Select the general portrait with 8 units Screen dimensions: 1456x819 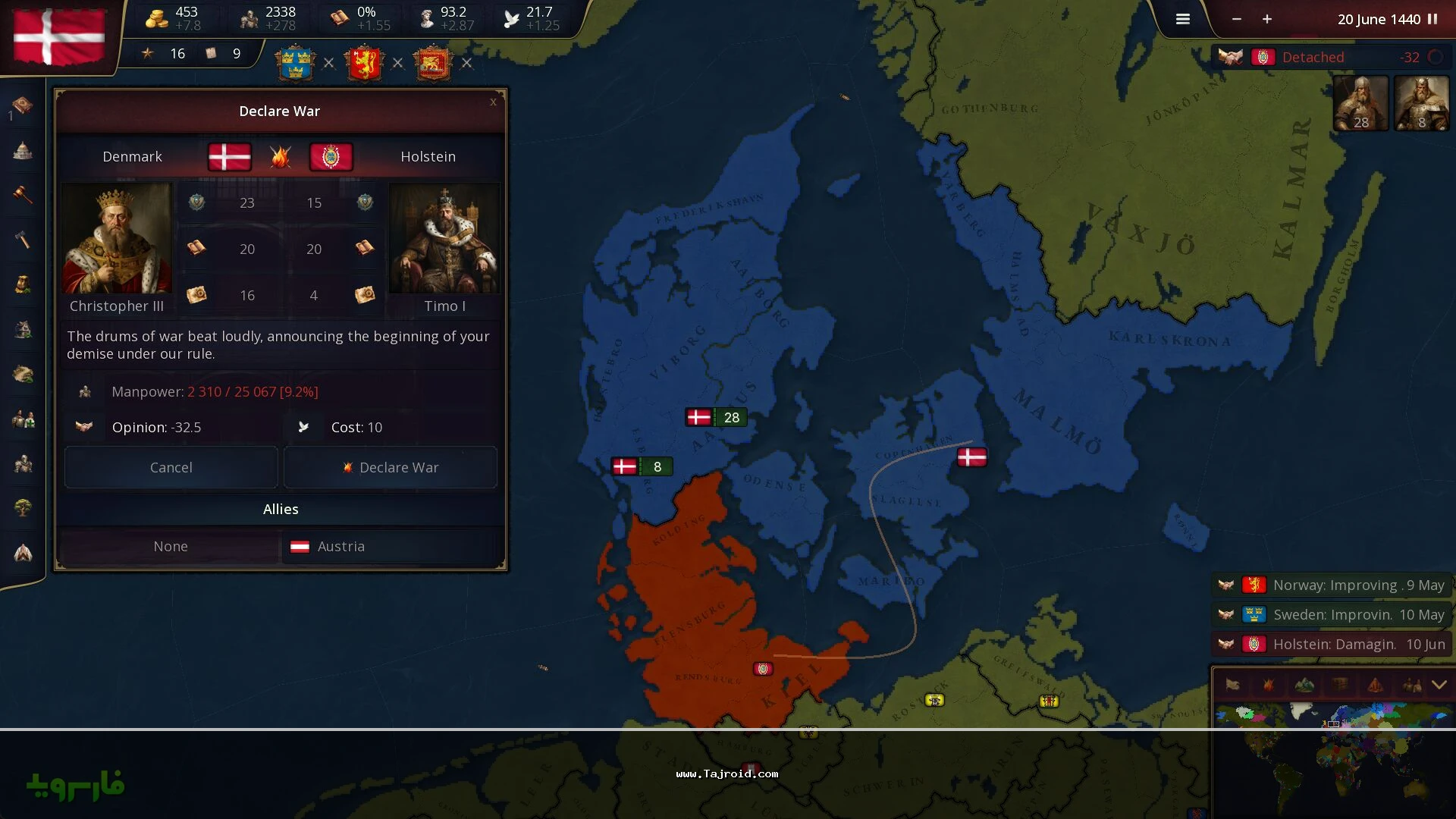pos(1421,103)
